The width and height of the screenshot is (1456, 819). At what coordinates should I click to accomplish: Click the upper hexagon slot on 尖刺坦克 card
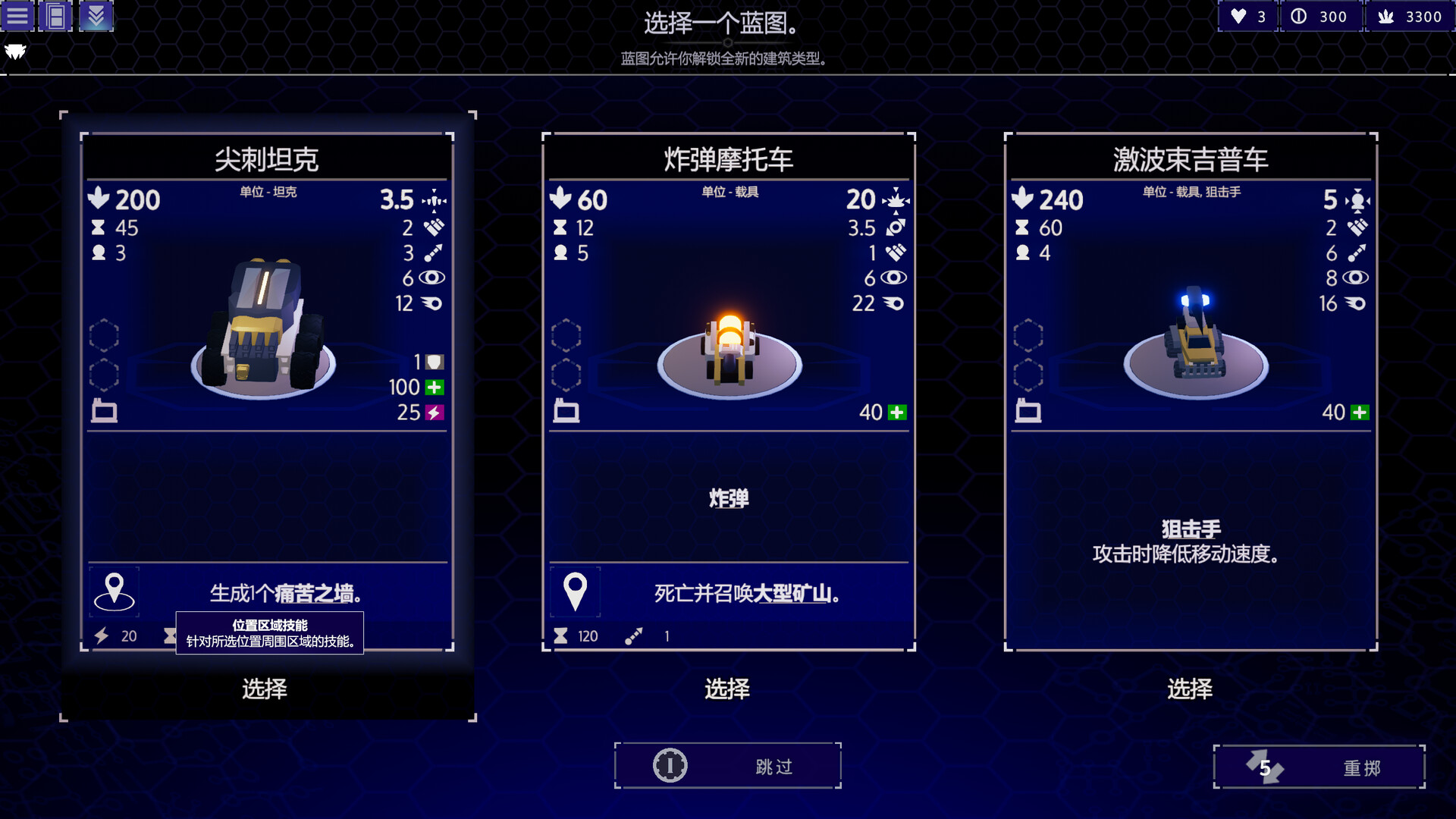(x=104, y=334)
